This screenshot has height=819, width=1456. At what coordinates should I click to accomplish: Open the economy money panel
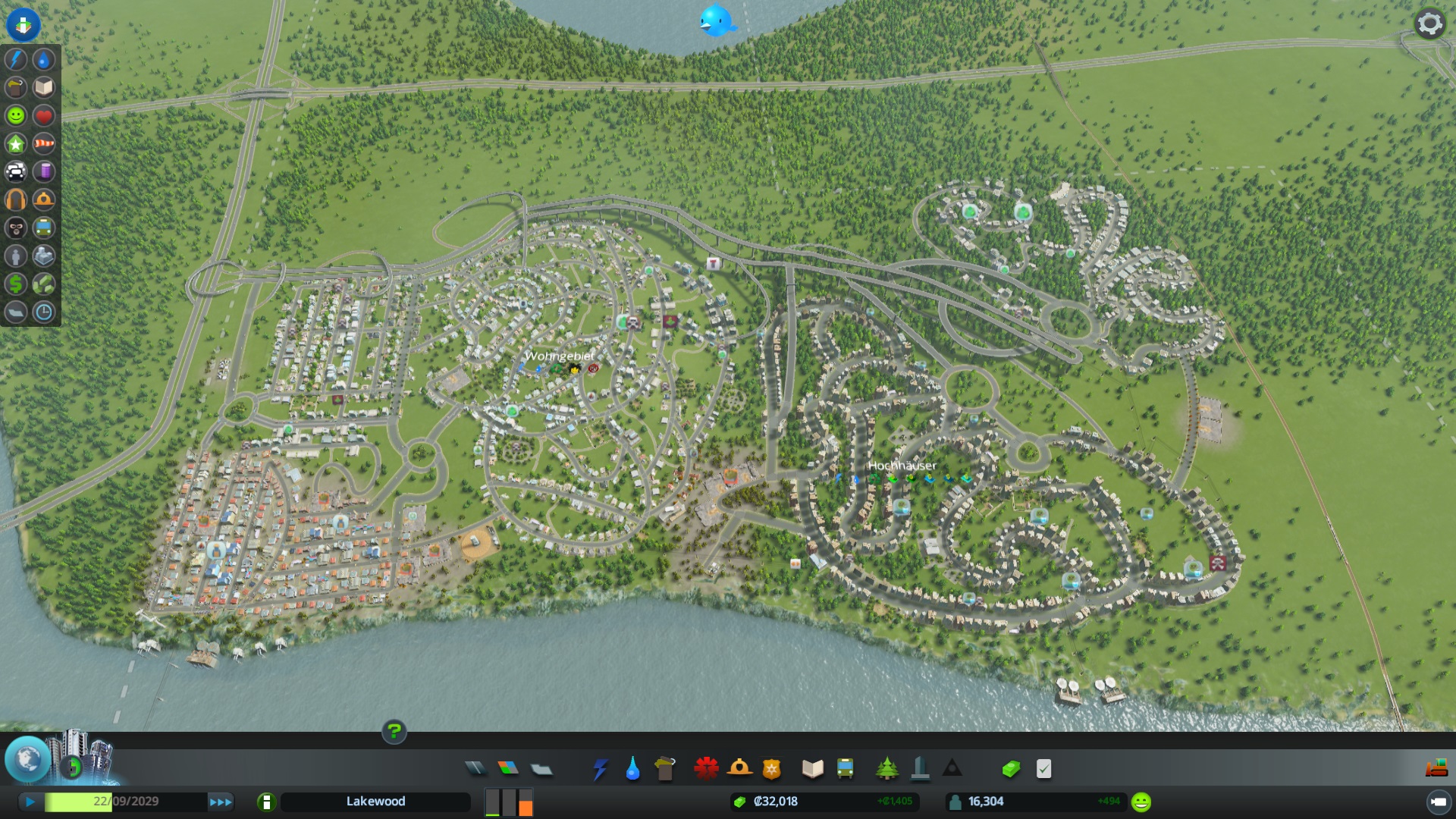pyautogui.click(x=1011, y=769)
